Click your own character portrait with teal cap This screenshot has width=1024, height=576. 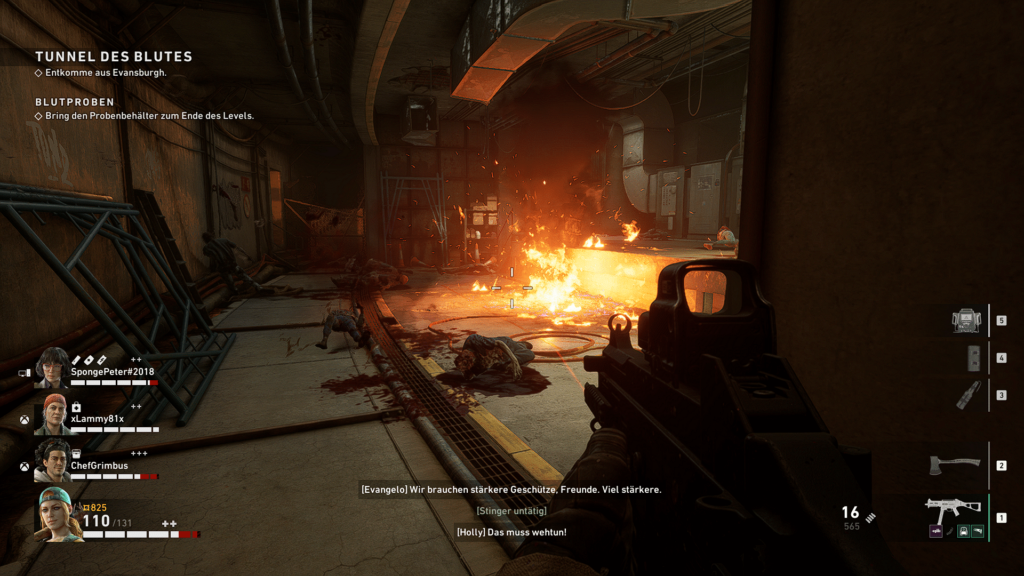(58, 515)
